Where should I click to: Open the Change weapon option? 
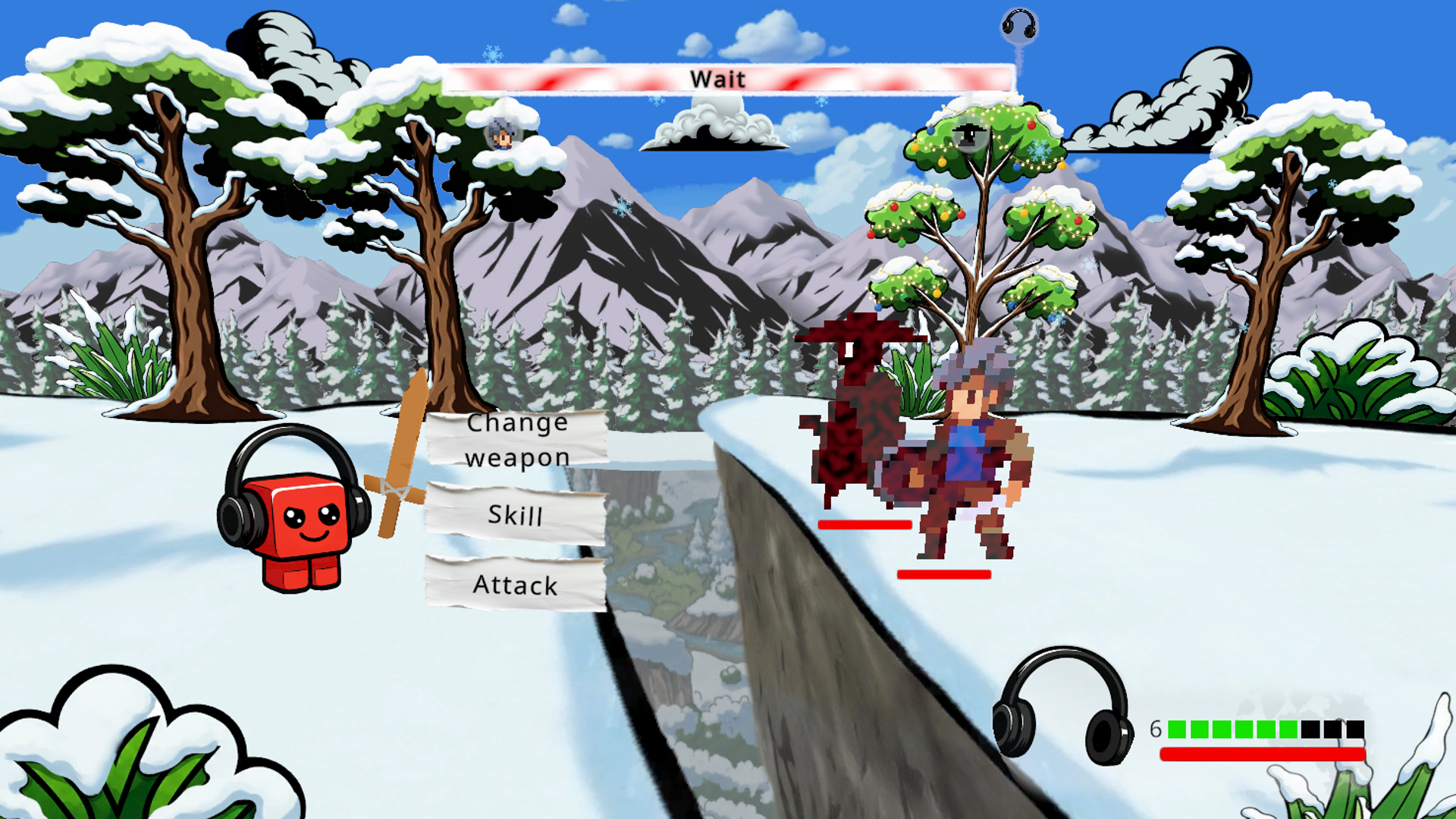coord(517,438)
